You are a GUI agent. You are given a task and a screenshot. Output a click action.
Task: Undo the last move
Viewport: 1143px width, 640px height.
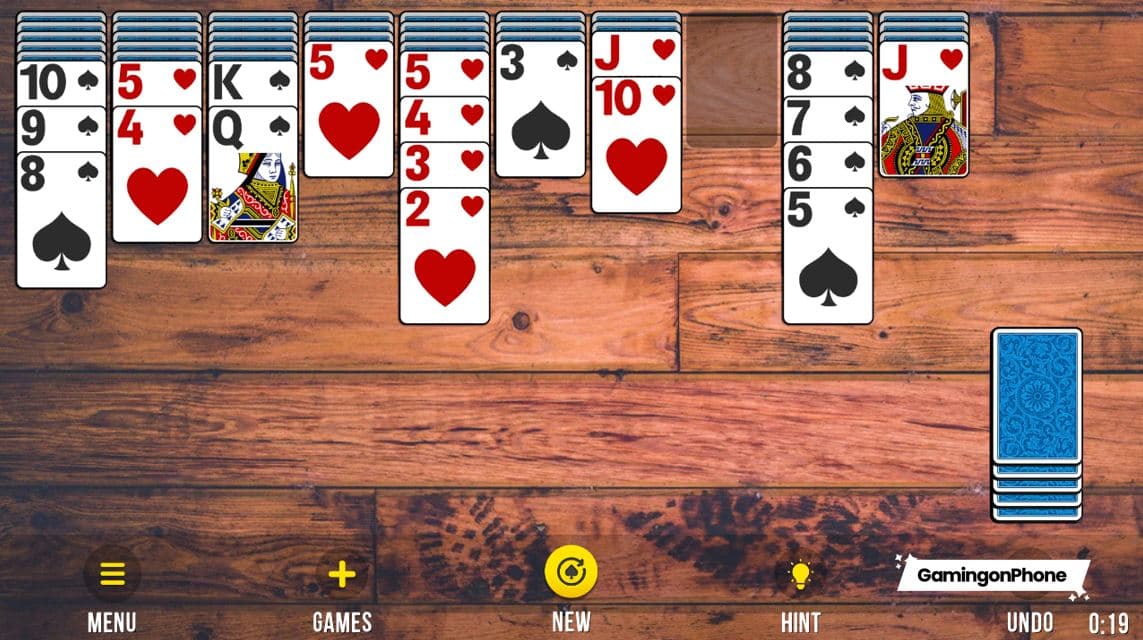coord(1030,621)
